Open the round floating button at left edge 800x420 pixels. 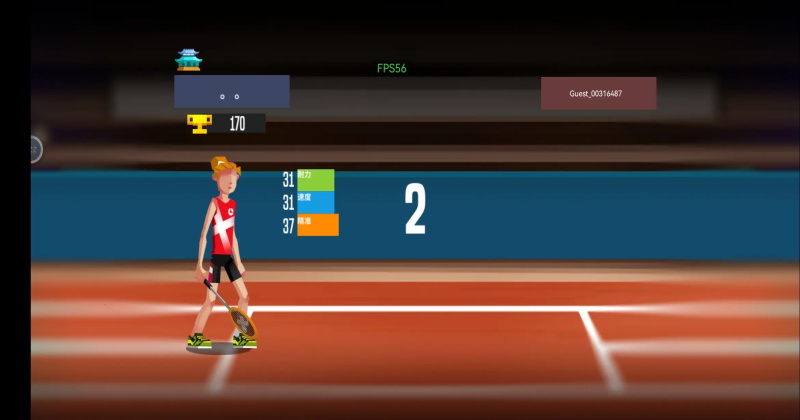click(34, 149)
